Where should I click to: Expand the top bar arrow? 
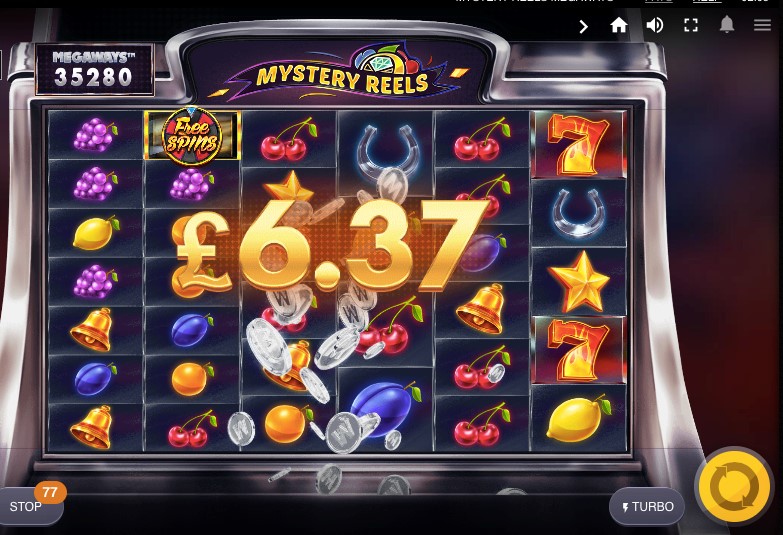point(584,27)
